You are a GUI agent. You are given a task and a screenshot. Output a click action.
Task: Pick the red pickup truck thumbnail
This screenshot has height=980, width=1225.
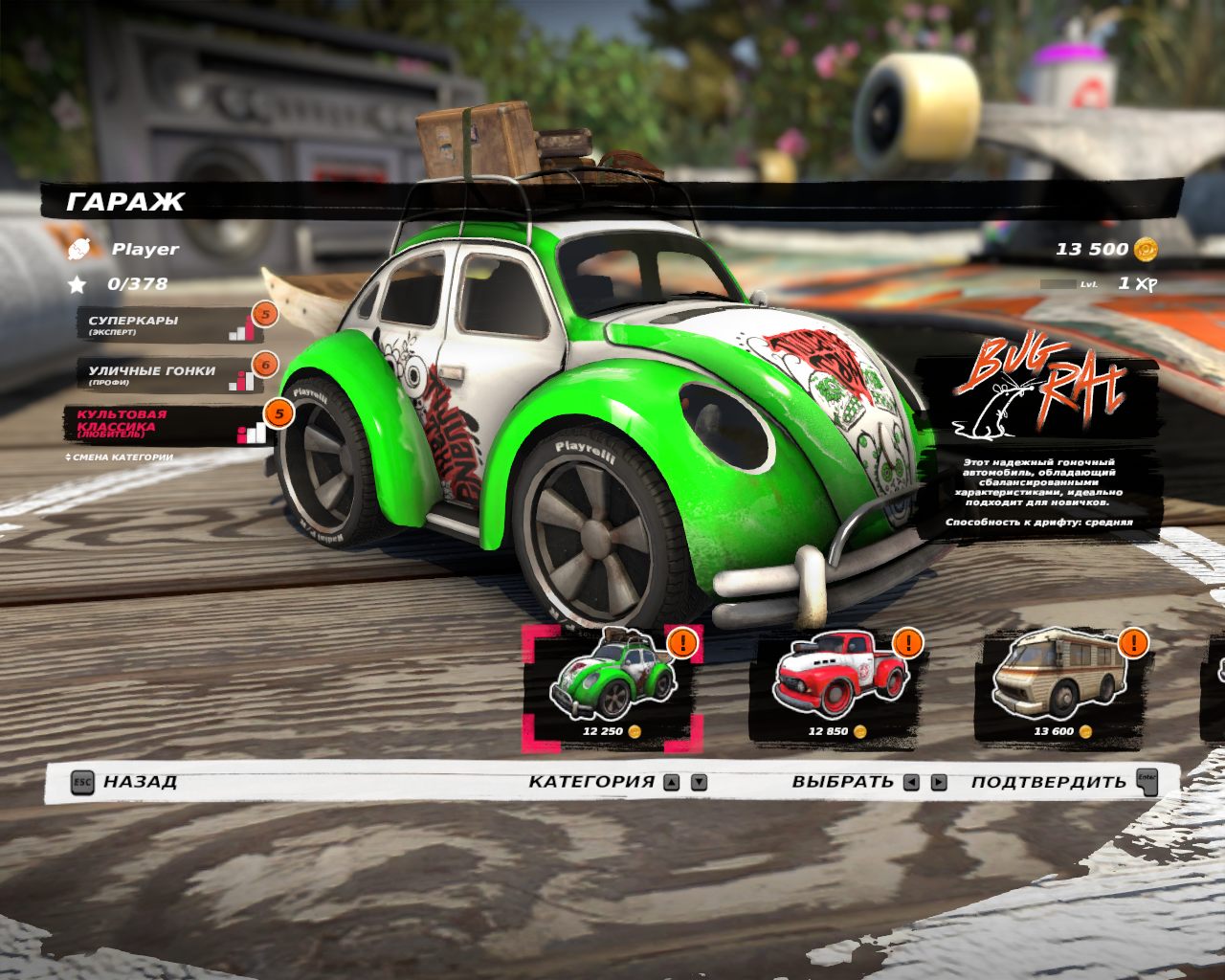pos(838,686)
